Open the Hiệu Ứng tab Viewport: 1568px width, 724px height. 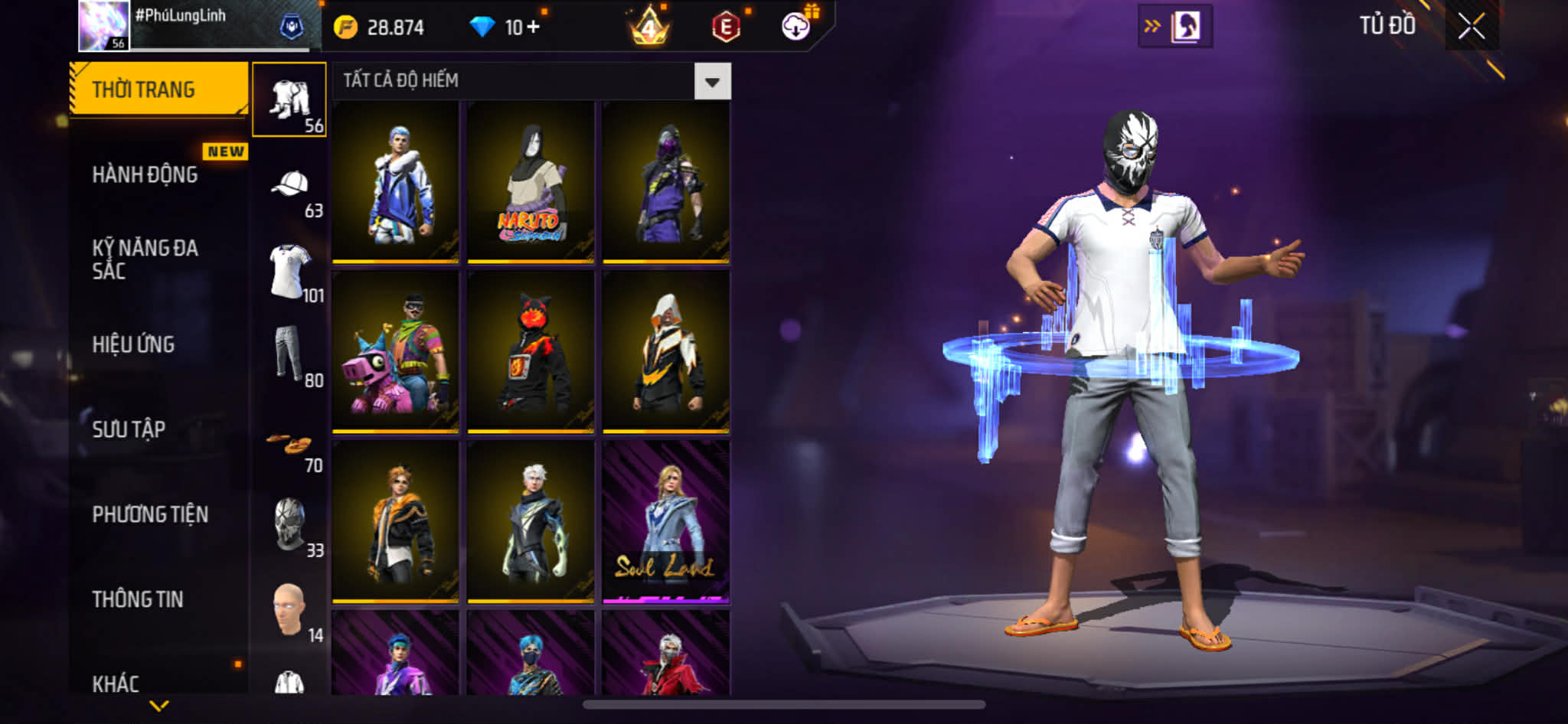point(134,344)
